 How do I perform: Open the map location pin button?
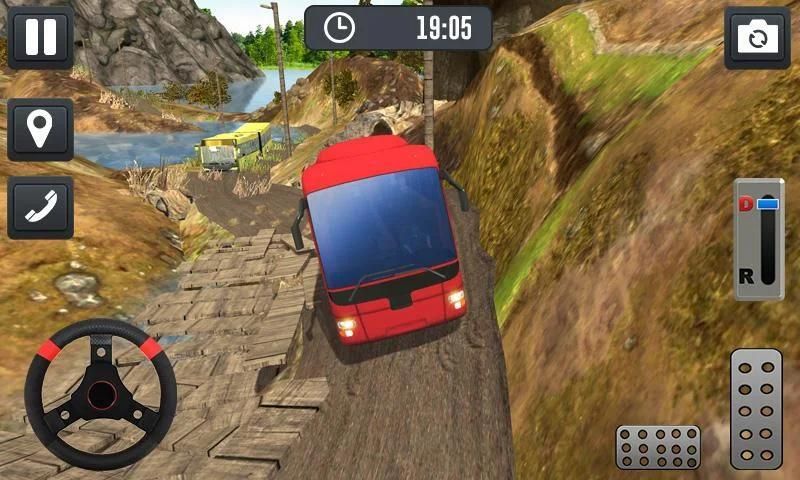point(40,129)
